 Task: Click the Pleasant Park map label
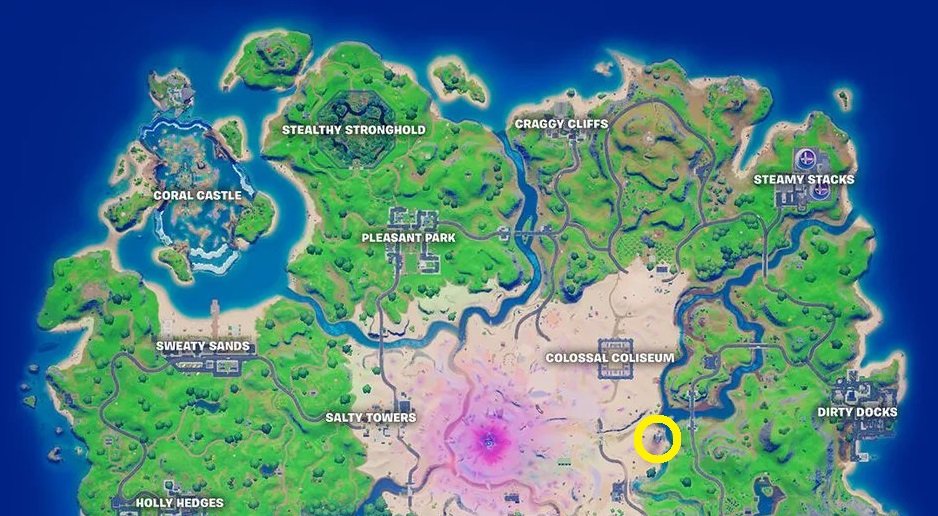409,238
